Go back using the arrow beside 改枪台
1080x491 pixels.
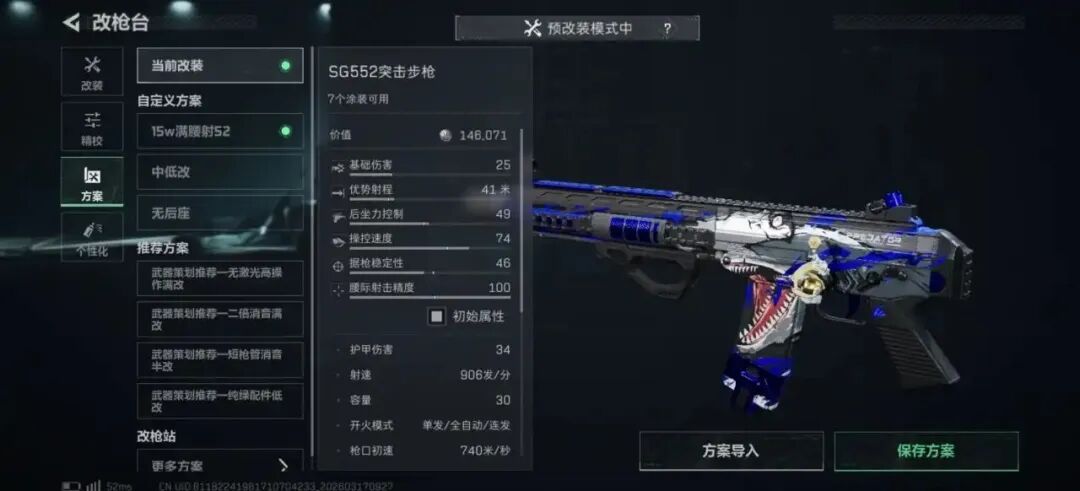click(x=71, y=22)
